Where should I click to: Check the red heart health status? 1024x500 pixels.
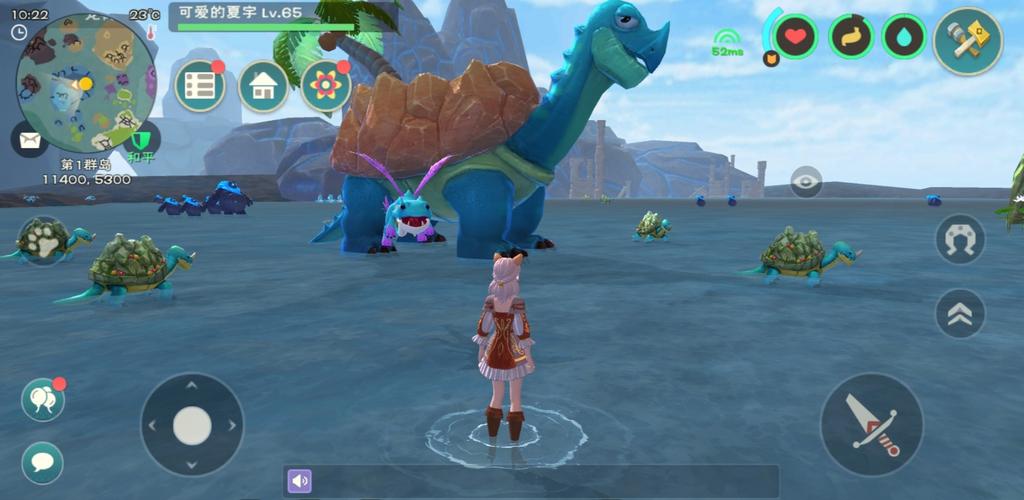tap(796, 37)
